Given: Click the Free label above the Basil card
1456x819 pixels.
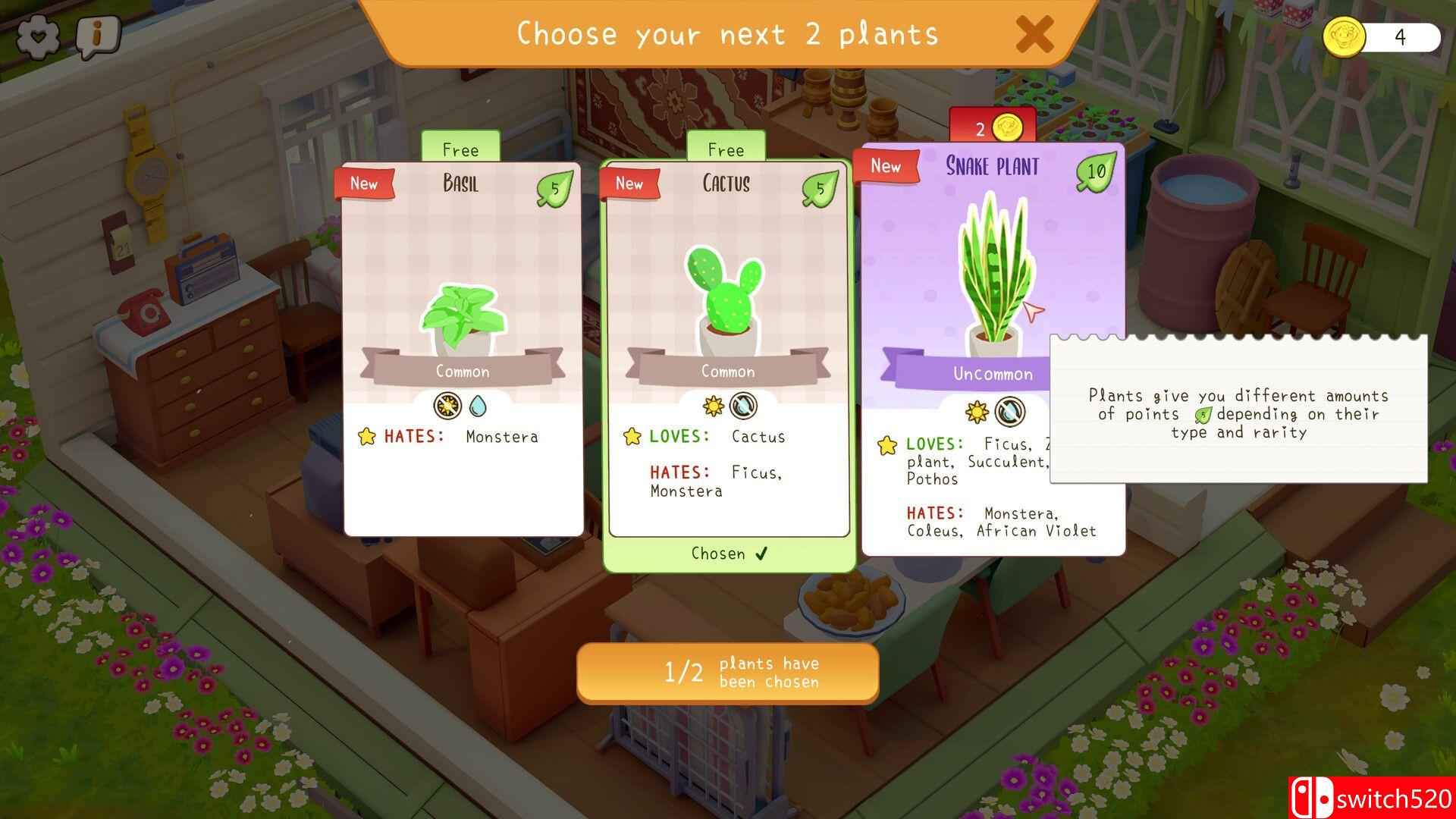Looking at the screenshot, I should tap(461, 149).
